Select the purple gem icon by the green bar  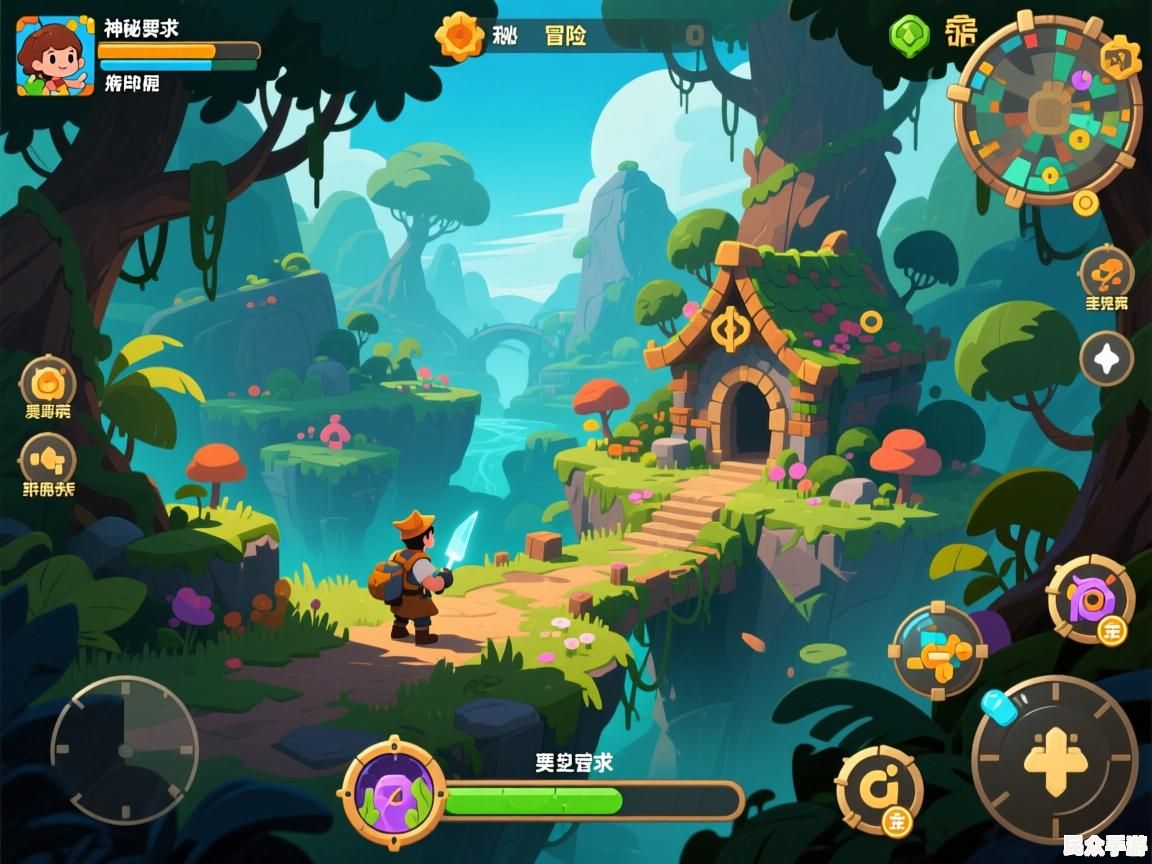click(393, 793)
